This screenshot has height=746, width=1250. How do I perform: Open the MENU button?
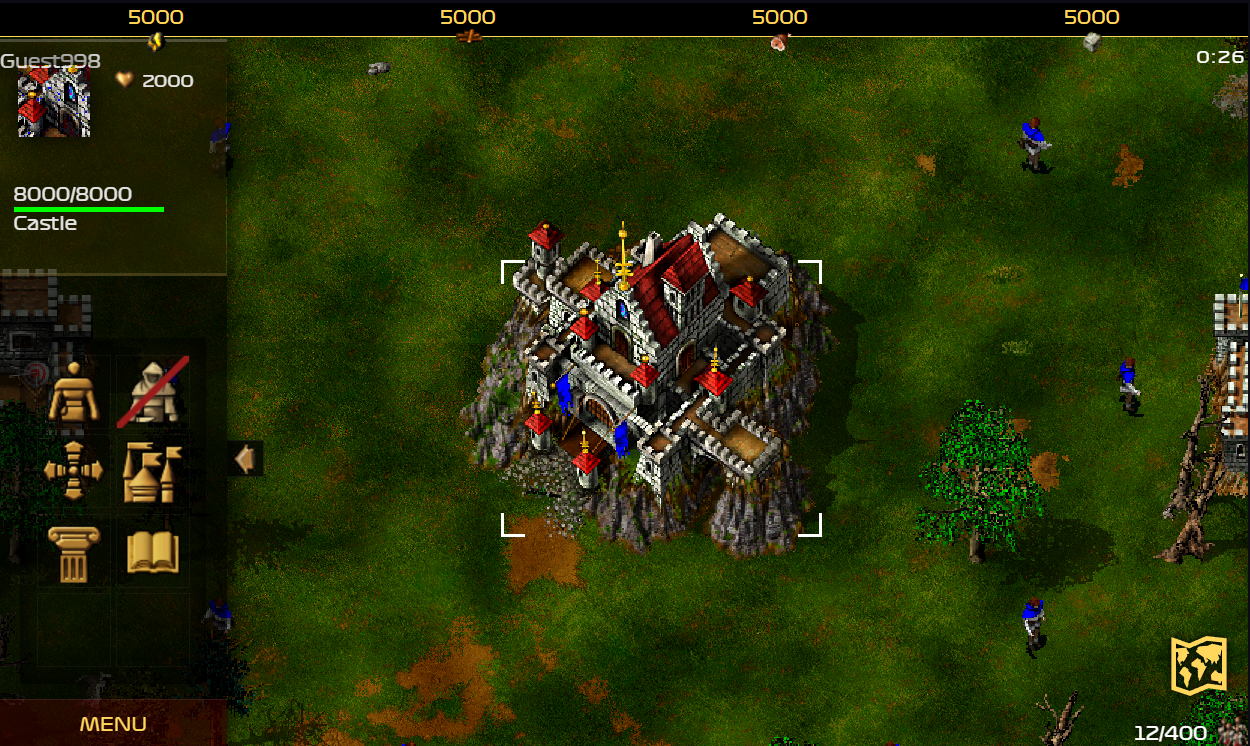[x=113, y=724]
